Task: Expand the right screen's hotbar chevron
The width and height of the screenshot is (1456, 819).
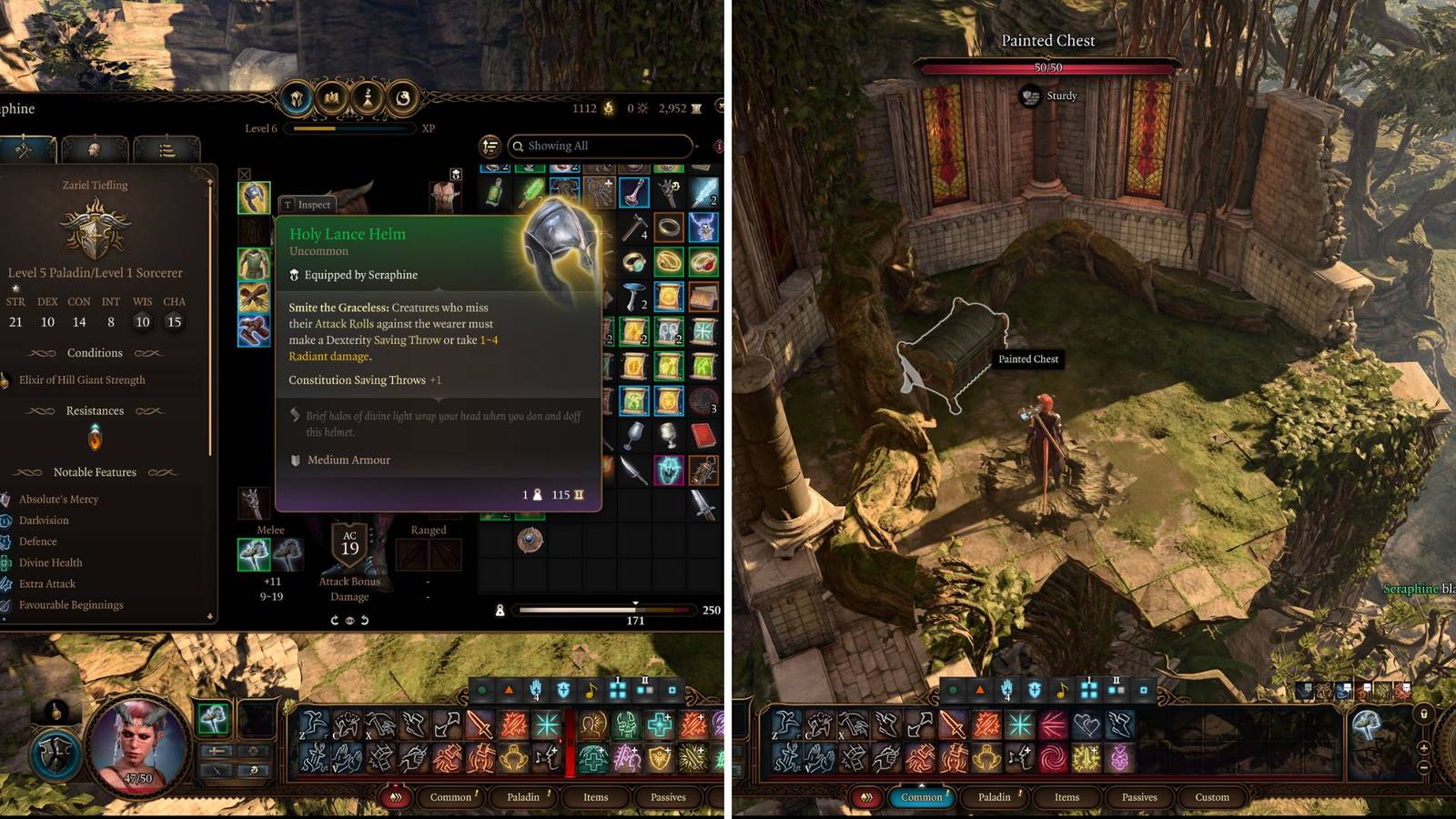Action: point(866,797)
